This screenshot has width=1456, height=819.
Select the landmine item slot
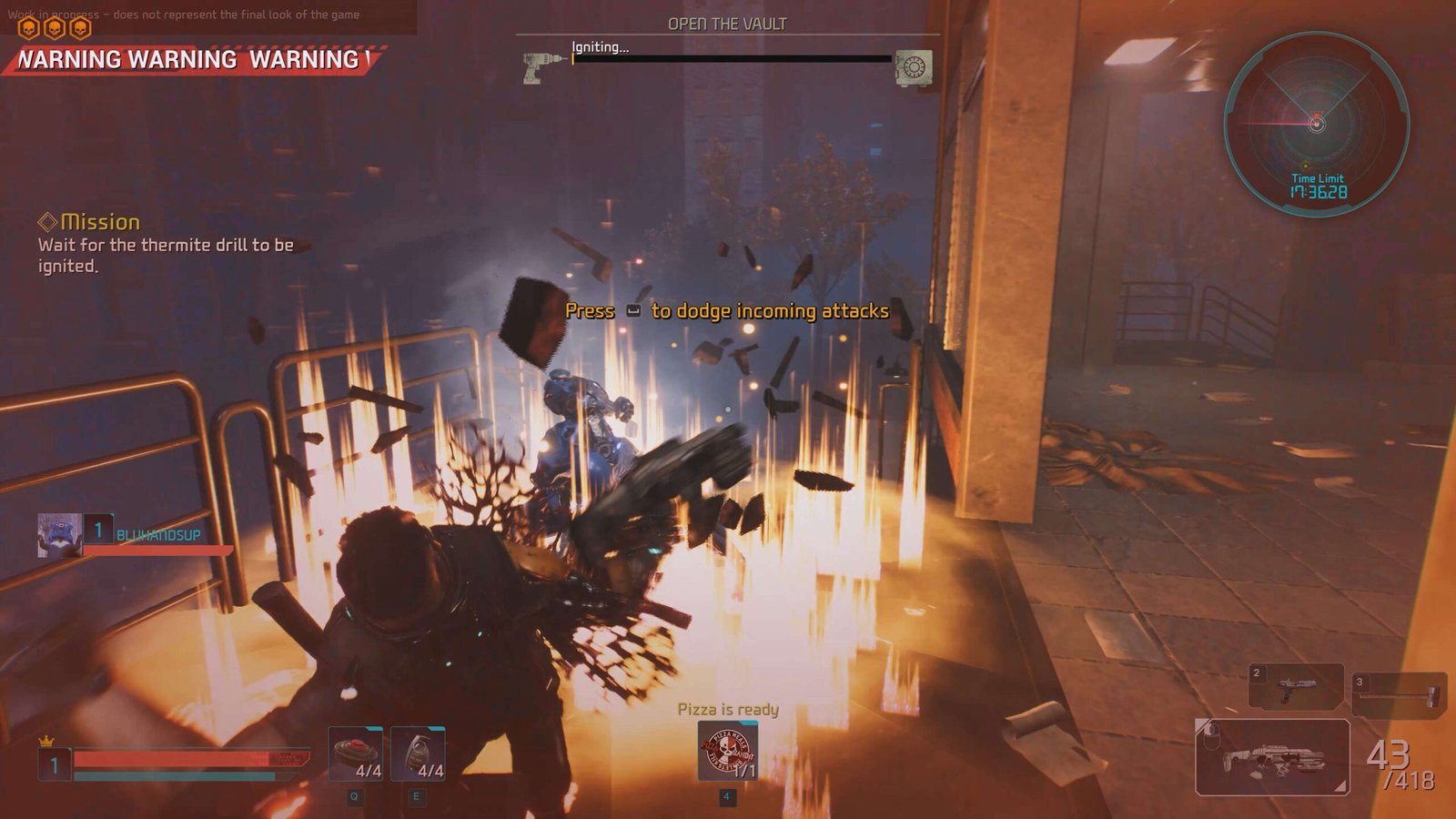click(355, 753)
